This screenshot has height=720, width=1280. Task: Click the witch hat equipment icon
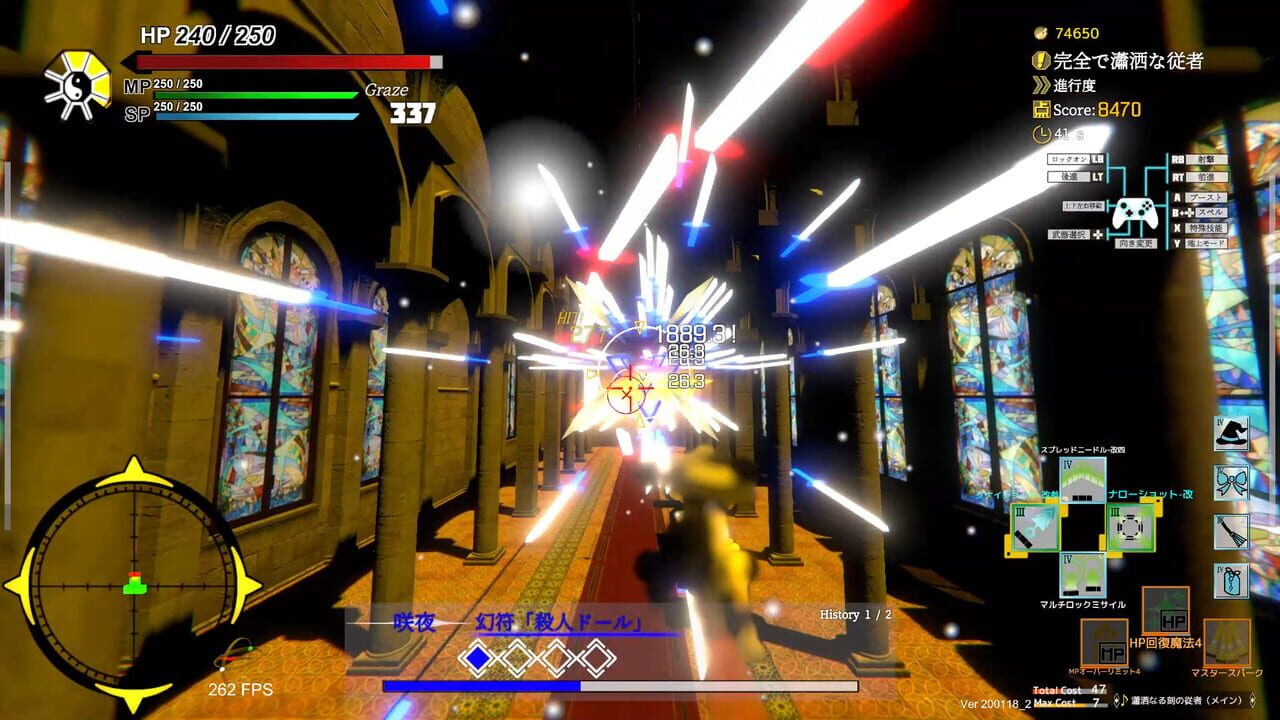pos(1231,435)
